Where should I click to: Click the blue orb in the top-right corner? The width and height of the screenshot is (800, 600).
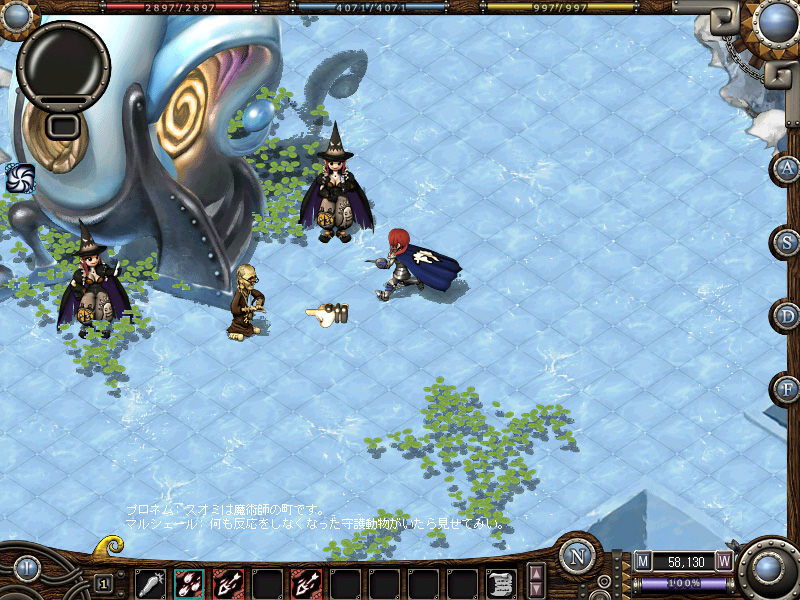click(x=776, y=21)
